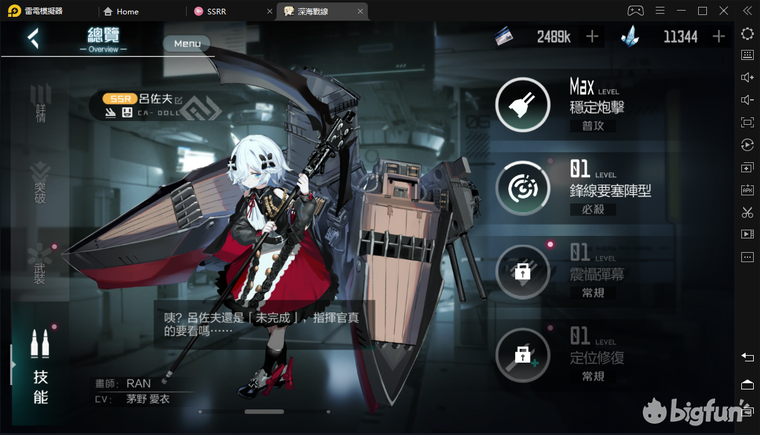Switch to the 詳情 details tab
This screenshot has height=435, width=760.
tap(40, 111)
